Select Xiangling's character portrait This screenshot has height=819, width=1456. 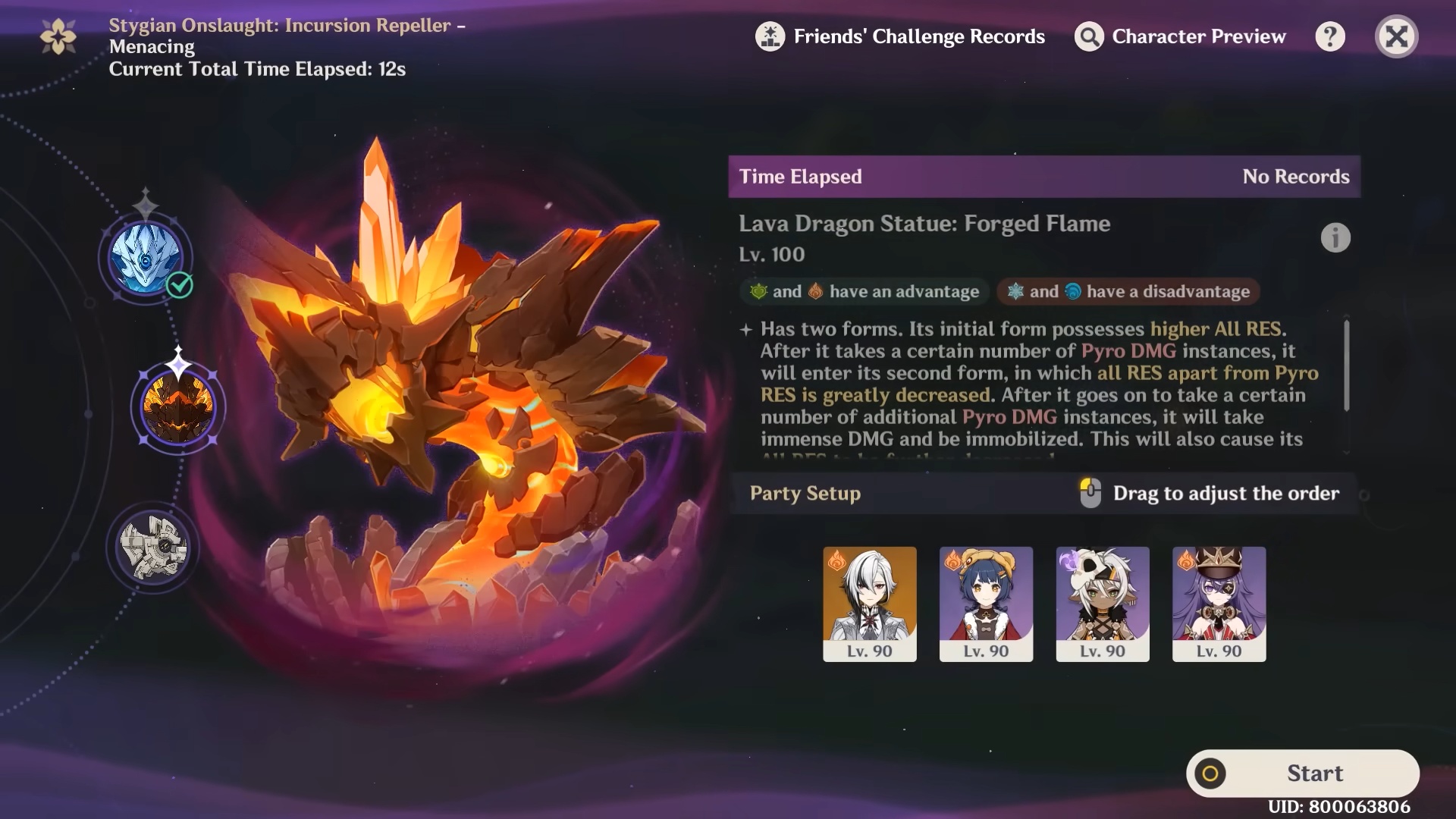(986, 604)
